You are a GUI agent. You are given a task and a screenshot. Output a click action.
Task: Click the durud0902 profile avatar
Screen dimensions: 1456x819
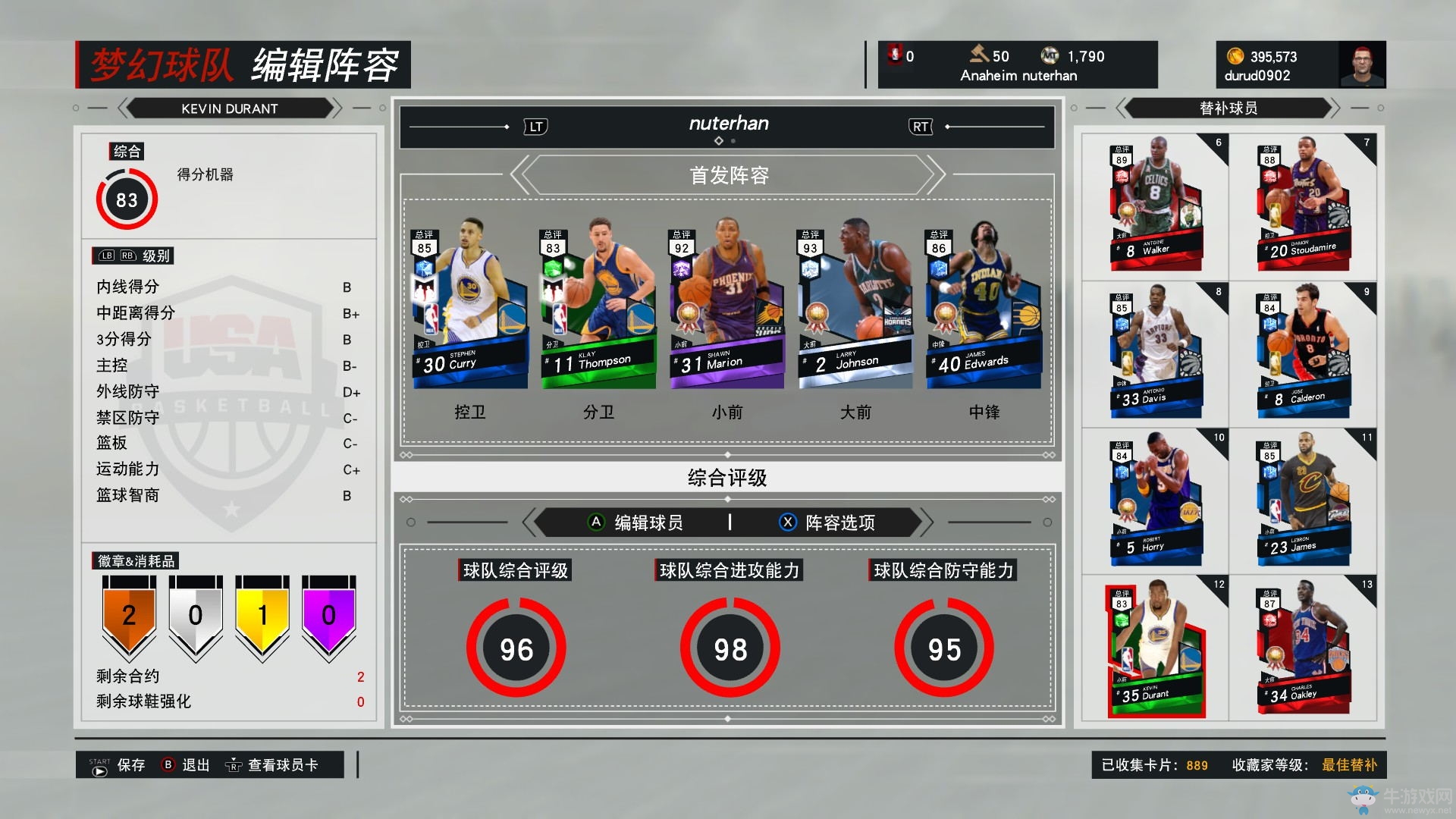click(1363, 64)
